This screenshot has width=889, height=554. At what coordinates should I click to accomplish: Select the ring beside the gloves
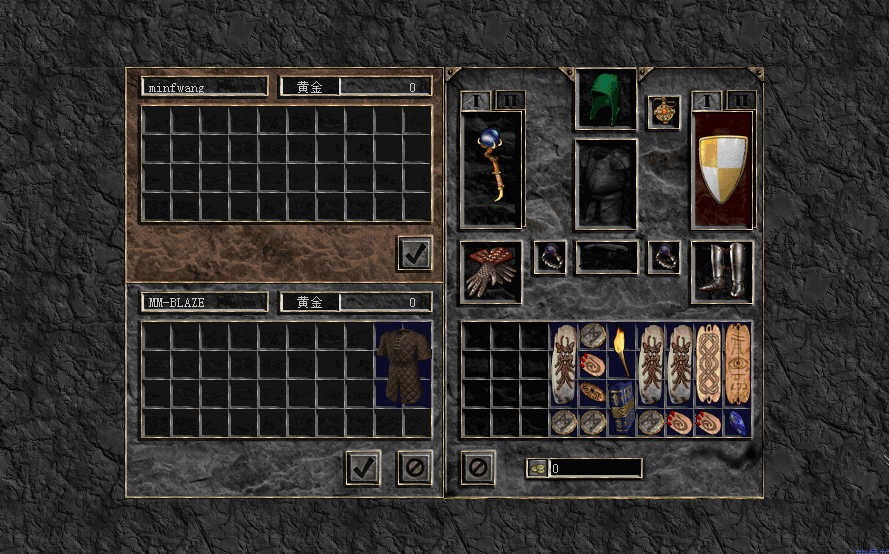[549, 257]
